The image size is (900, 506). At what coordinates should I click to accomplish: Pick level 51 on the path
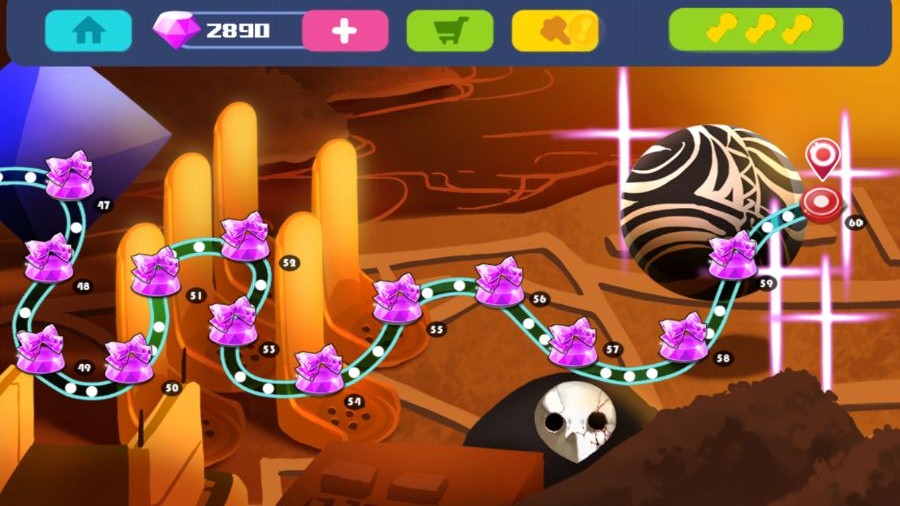155,272
